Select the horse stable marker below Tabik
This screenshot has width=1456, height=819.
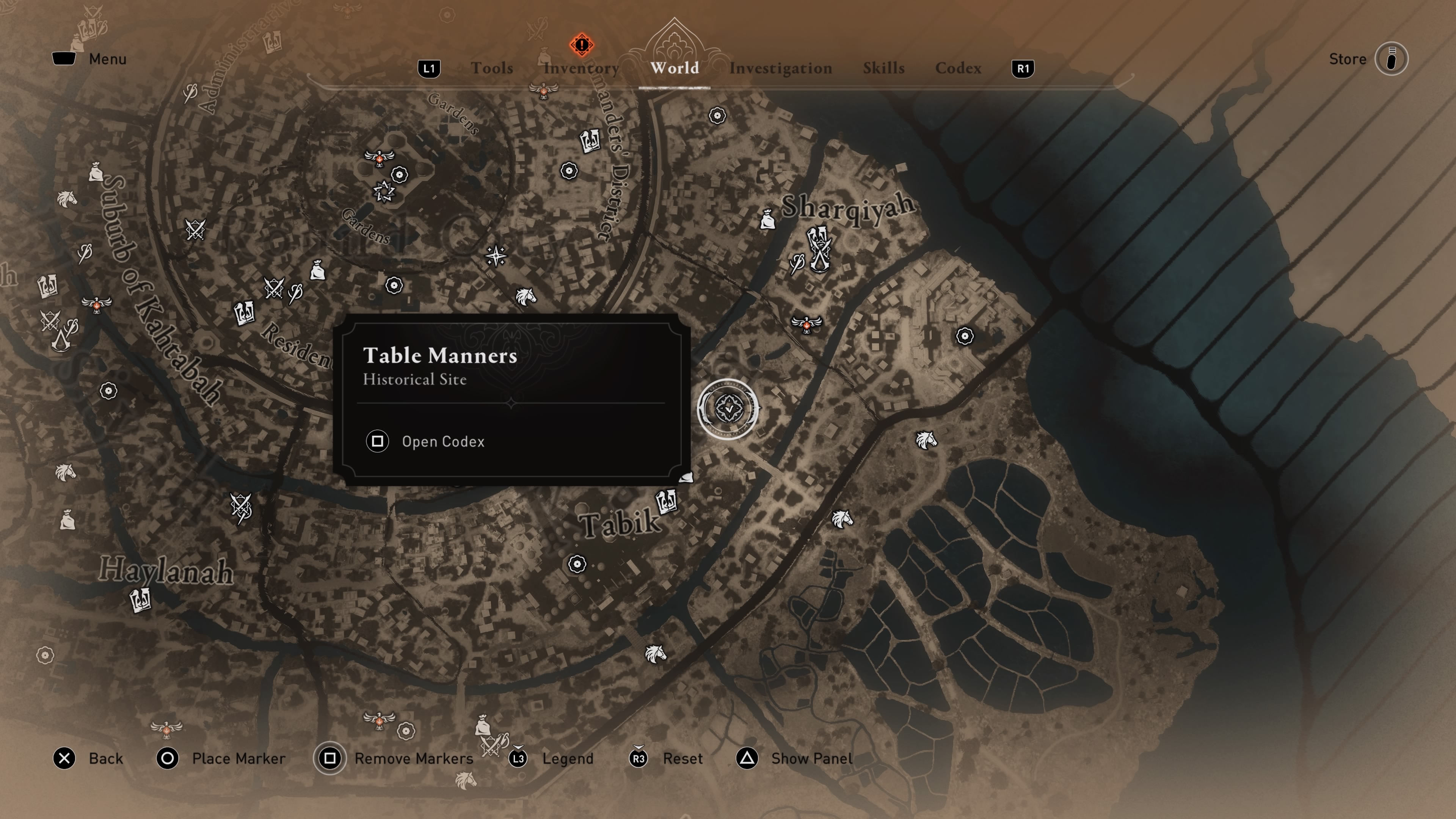coord(655,654)
